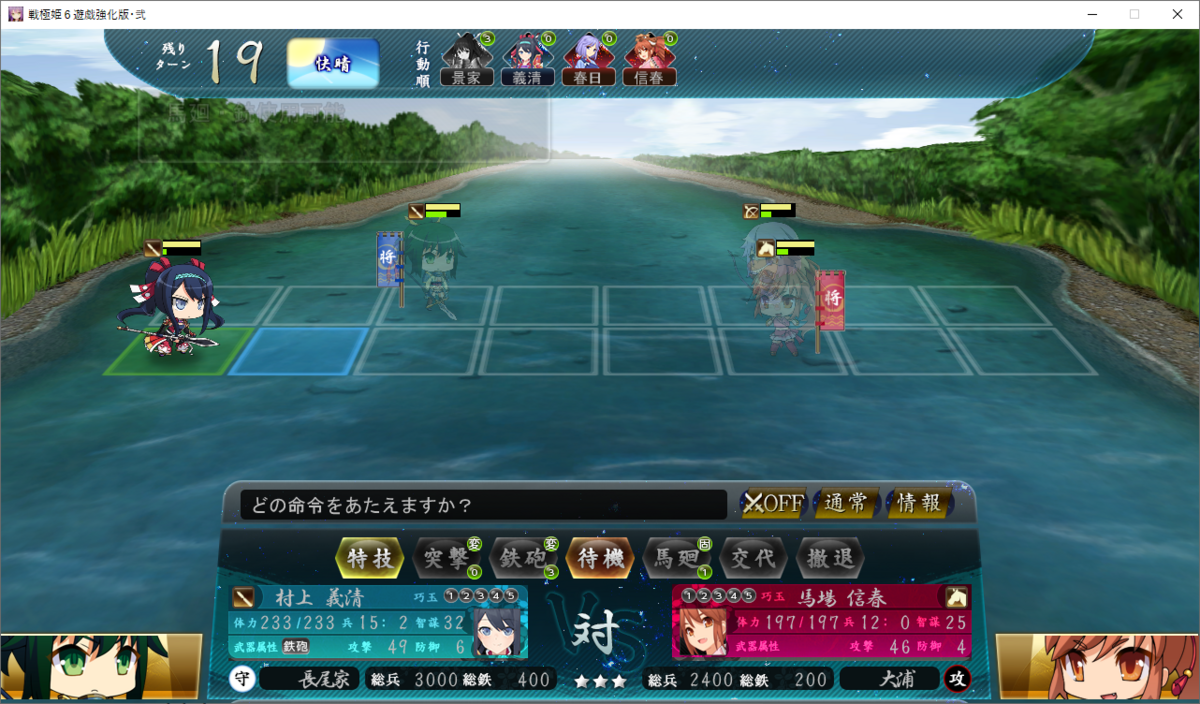Select 義清 portrait in action order

tap(527, 62)
